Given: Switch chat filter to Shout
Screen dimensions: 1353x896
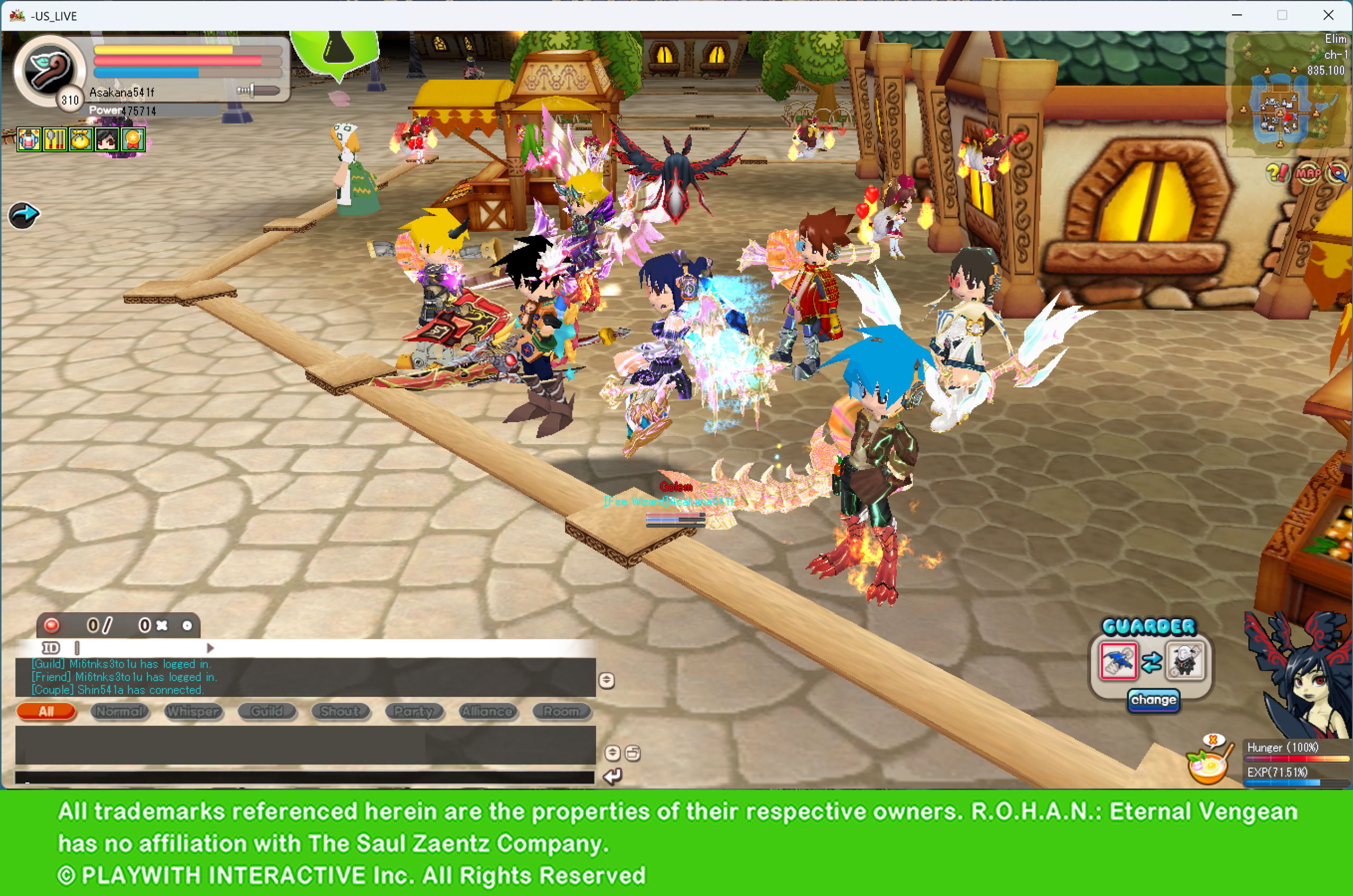Looking at the screenshot, I should (x=341, y=711).
